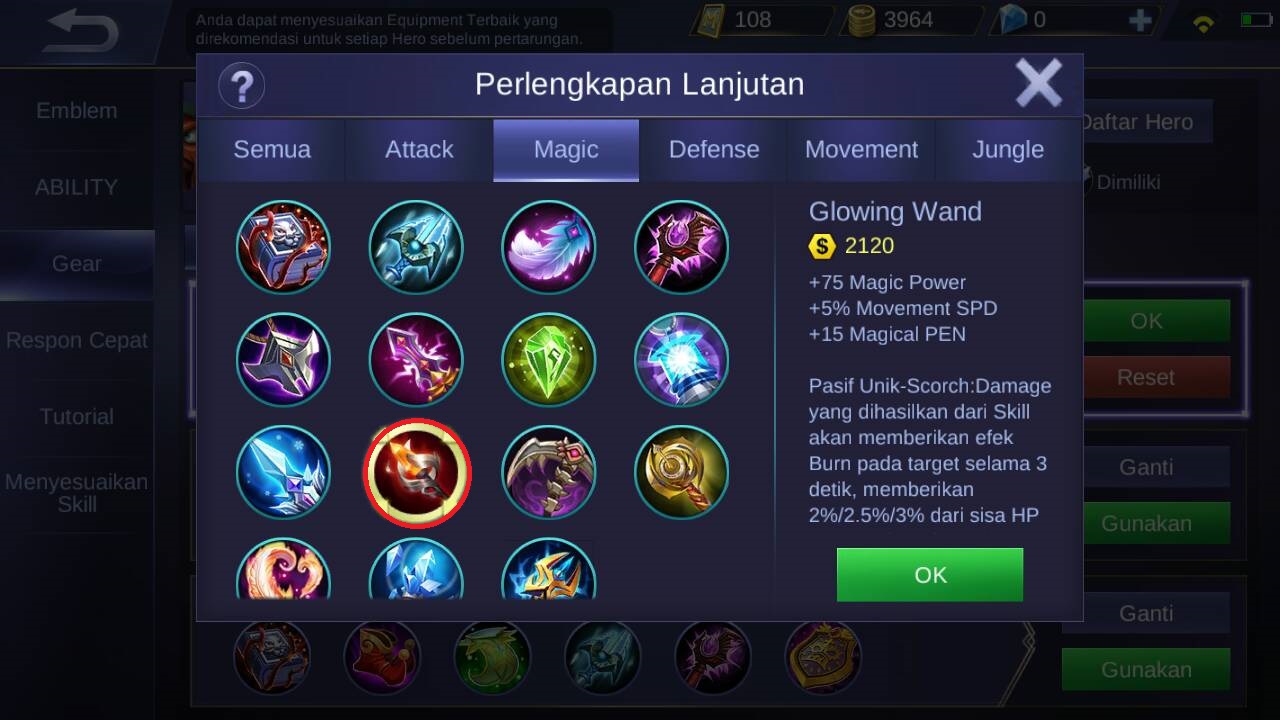The height and width of the screenshot is (720, 1280).
Task: Open the Tutorial sidebar entry
Action: click(x=77, y=416)
